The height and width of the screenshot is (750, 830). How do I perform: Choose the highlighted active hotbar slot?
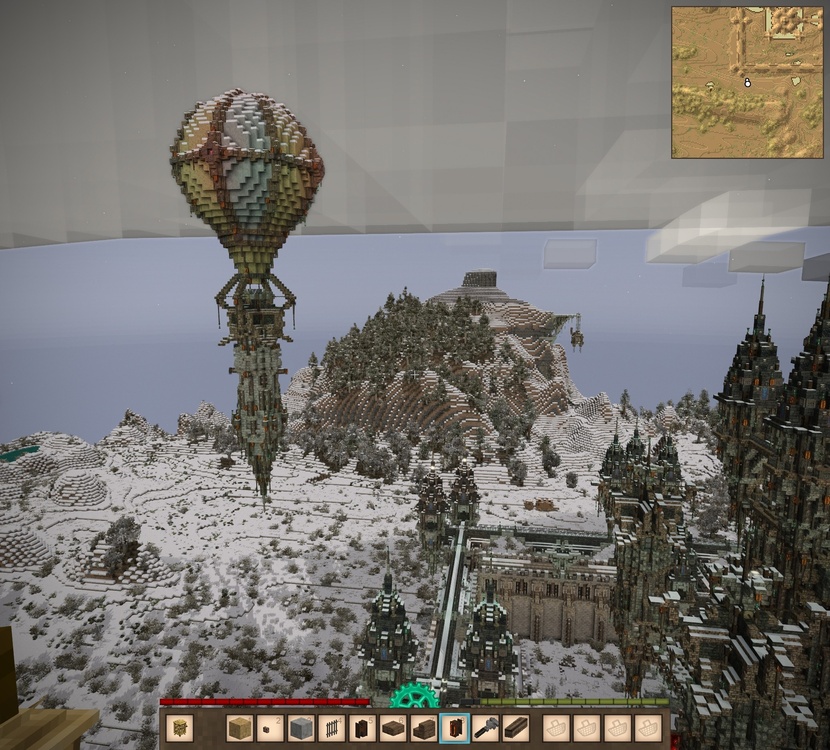pyautogui.click(x=455, y=728)
